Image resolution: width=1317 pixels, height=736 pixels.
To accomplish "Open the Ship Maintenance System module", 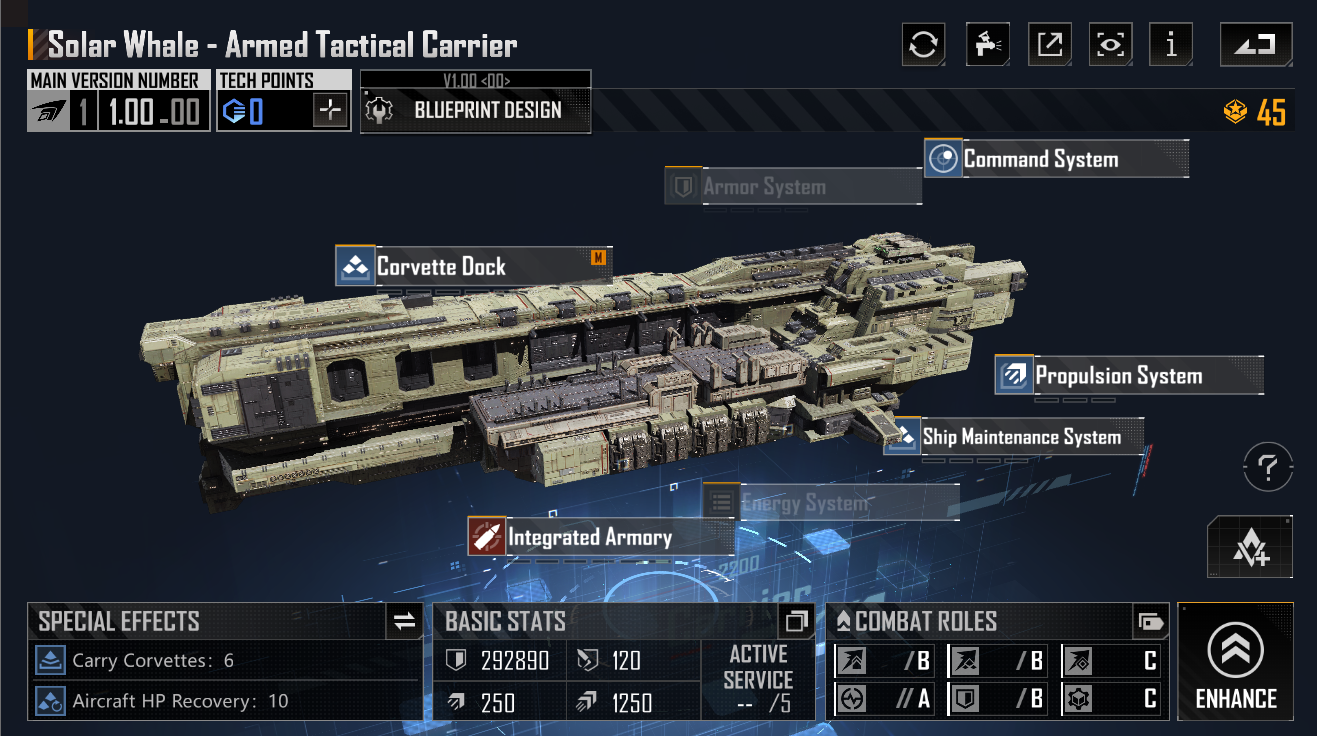I will 1018,437.
